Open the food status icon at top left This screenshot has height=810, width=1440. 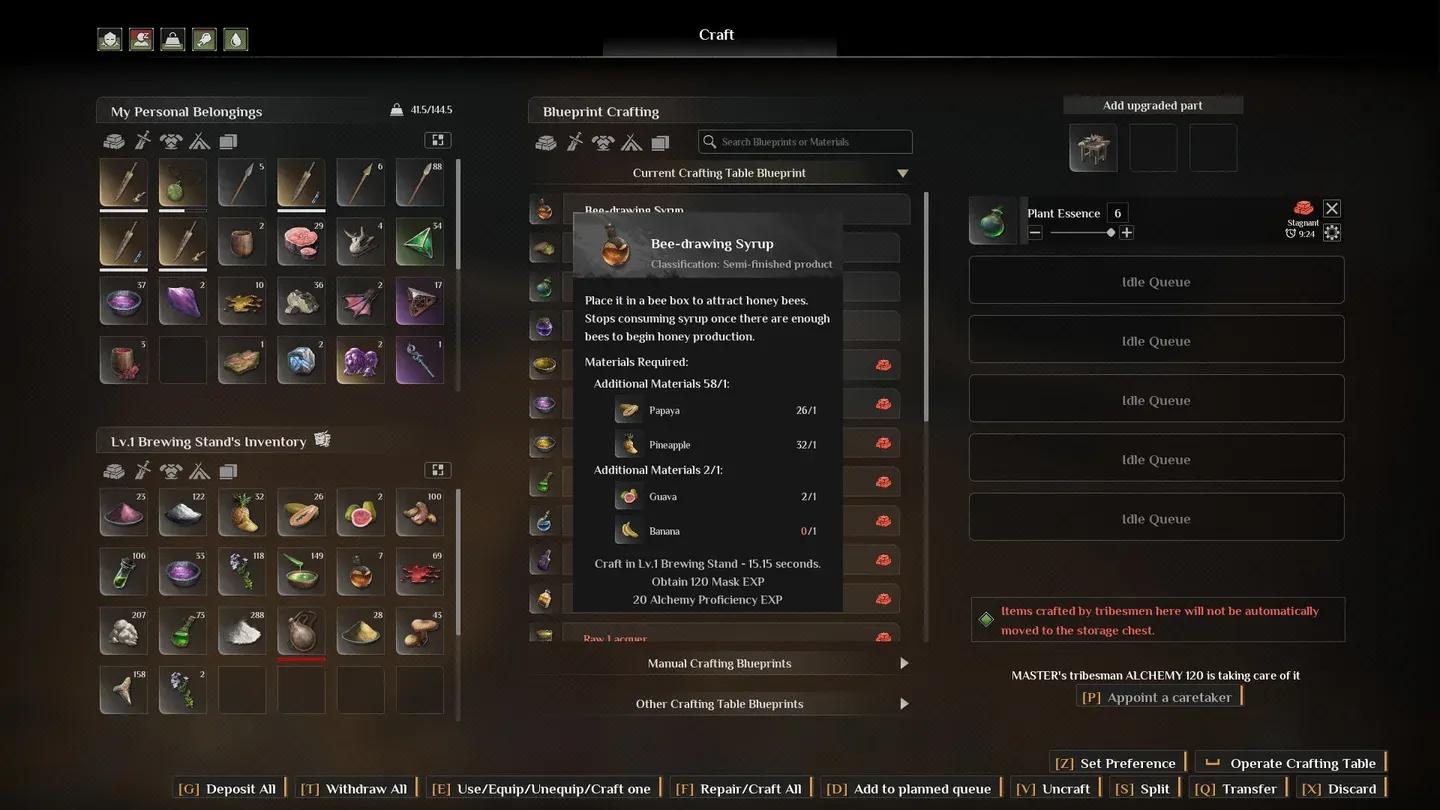204,39
